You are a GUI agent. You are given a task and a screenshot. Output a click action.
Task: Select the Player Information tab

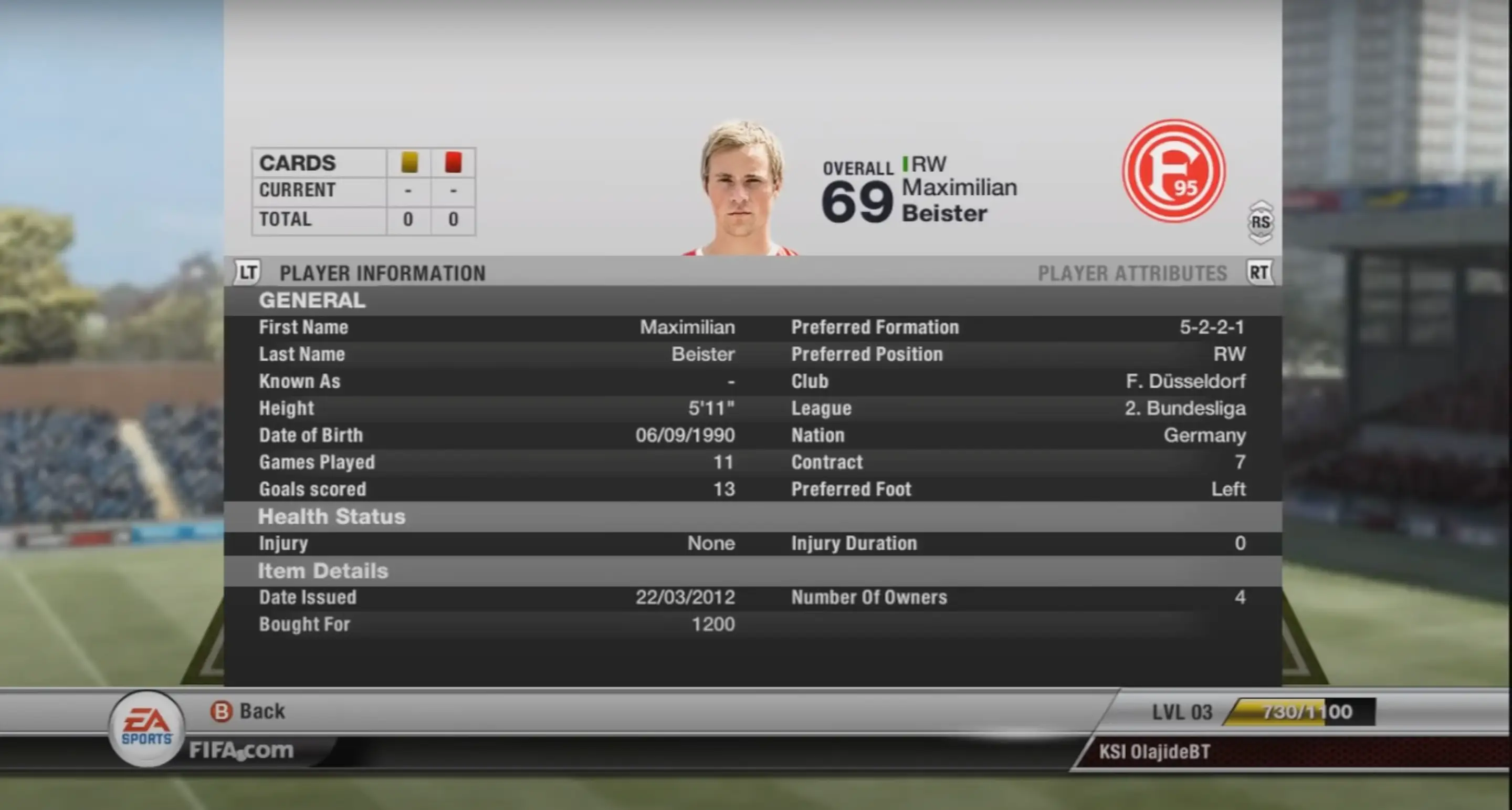point(382,273)
